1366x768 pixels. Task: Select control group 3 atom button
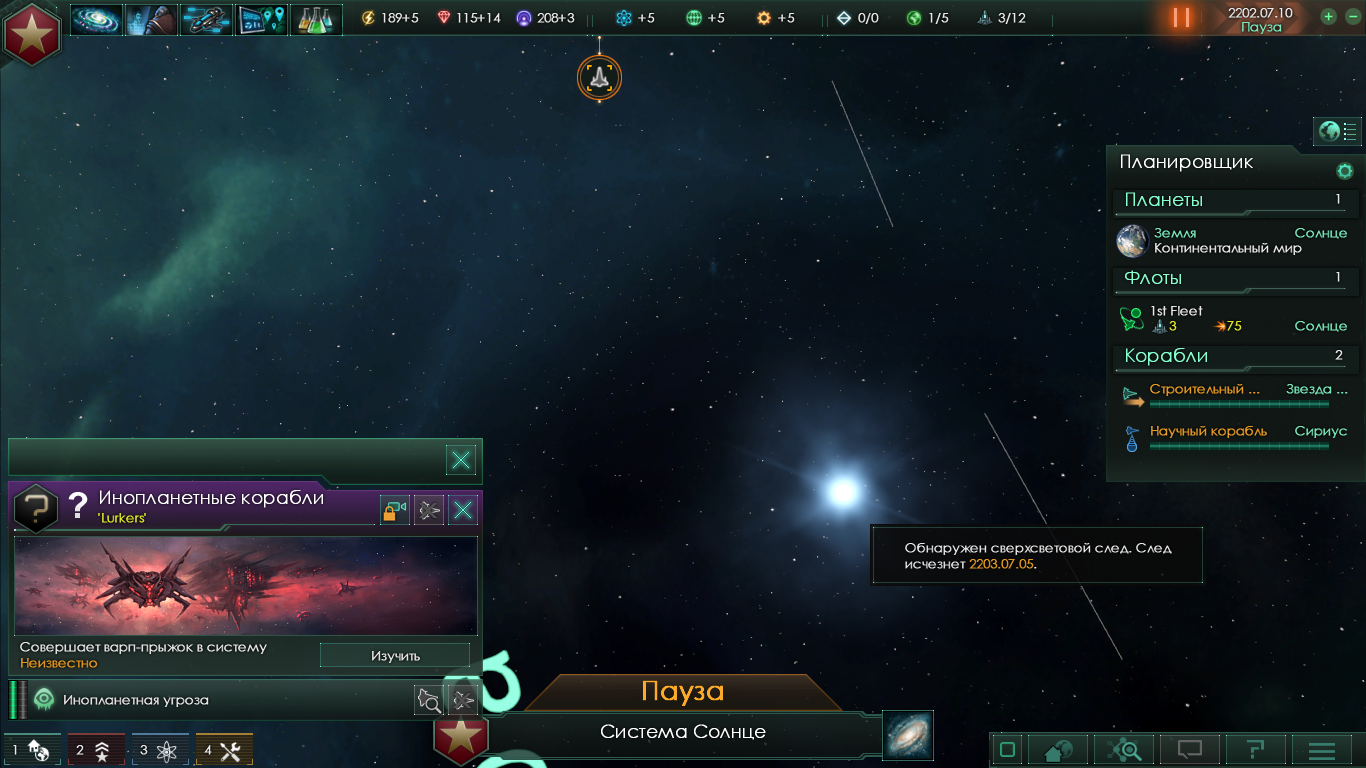coord(159,750)
